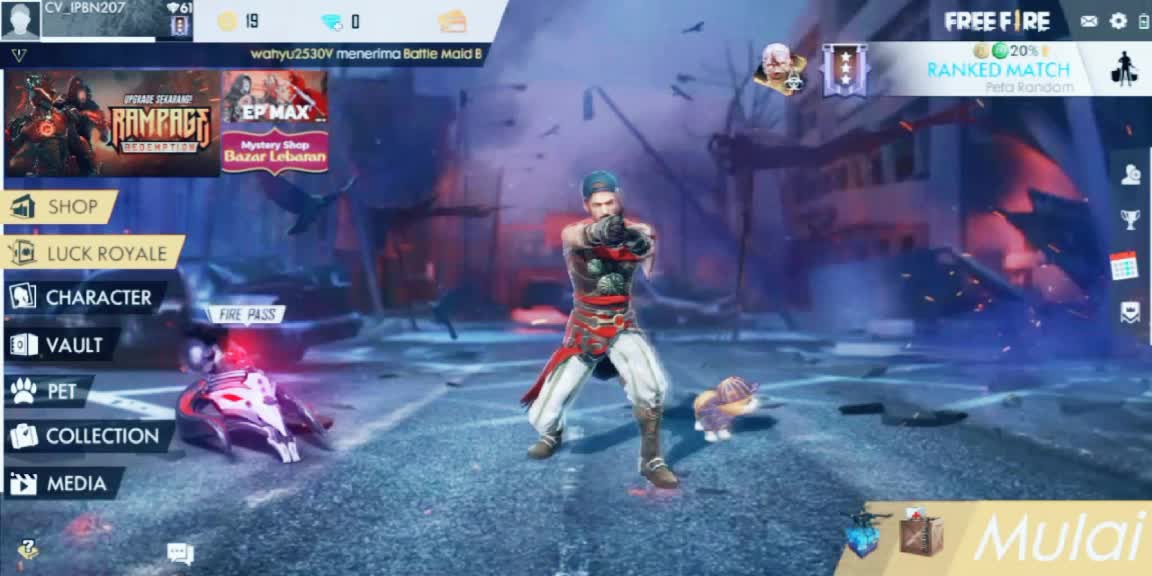This screenshot has width=1152, height=576.
Task: Open settings via the gear icon
Action: point(1118,21)
